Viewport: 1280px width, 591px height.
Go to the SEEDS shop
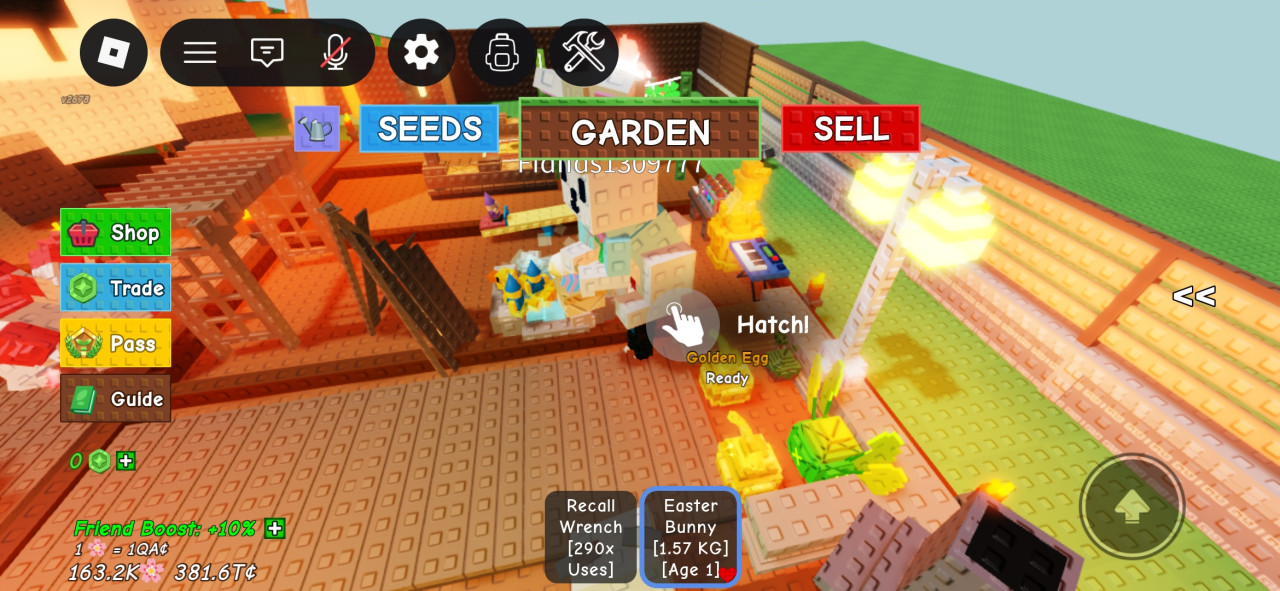click(429, 129)
